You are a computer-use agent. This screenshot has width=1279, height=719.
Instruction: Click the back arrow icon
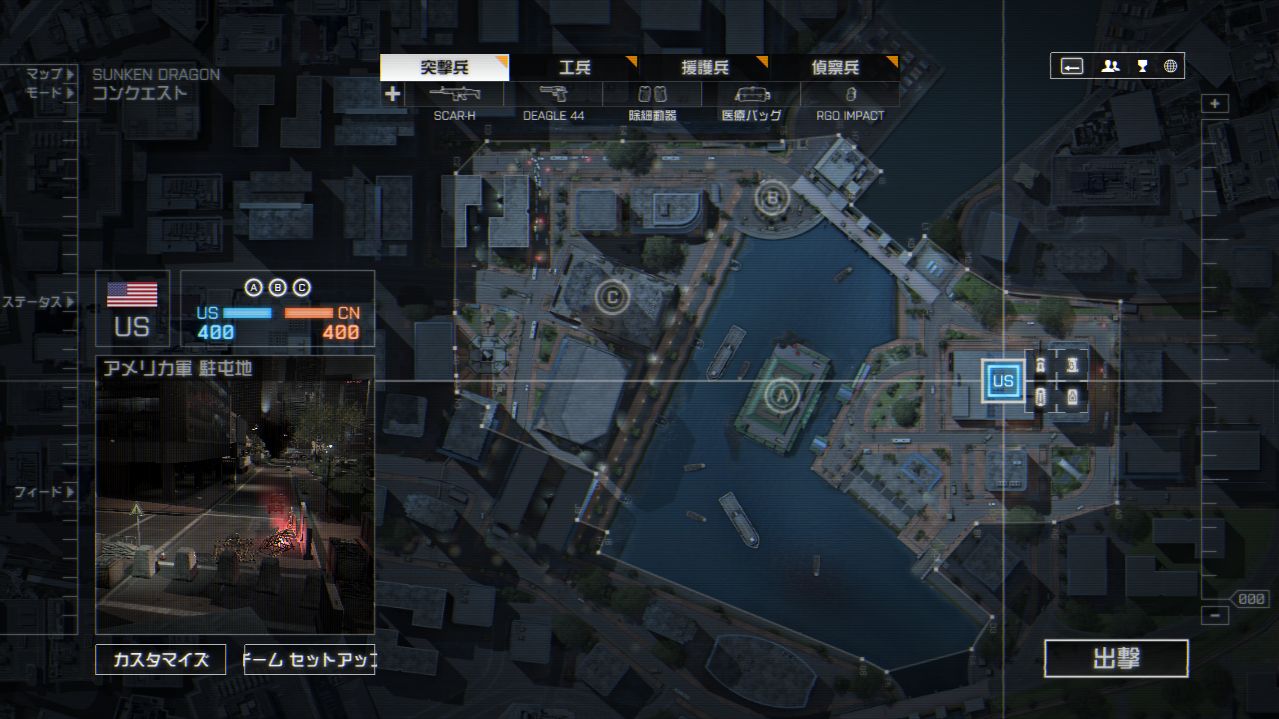tap(1072, 66)
